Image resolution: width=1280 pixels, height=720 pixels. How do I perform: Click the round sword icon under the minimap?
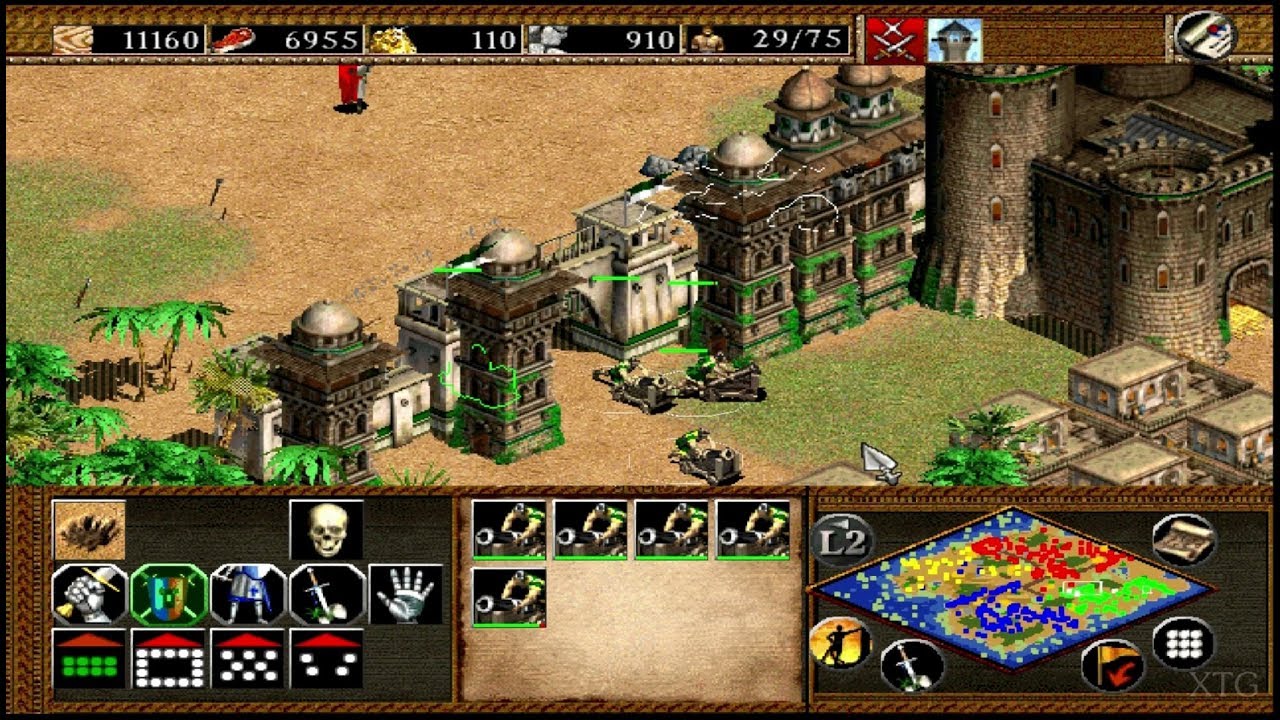tap(912, 665)
